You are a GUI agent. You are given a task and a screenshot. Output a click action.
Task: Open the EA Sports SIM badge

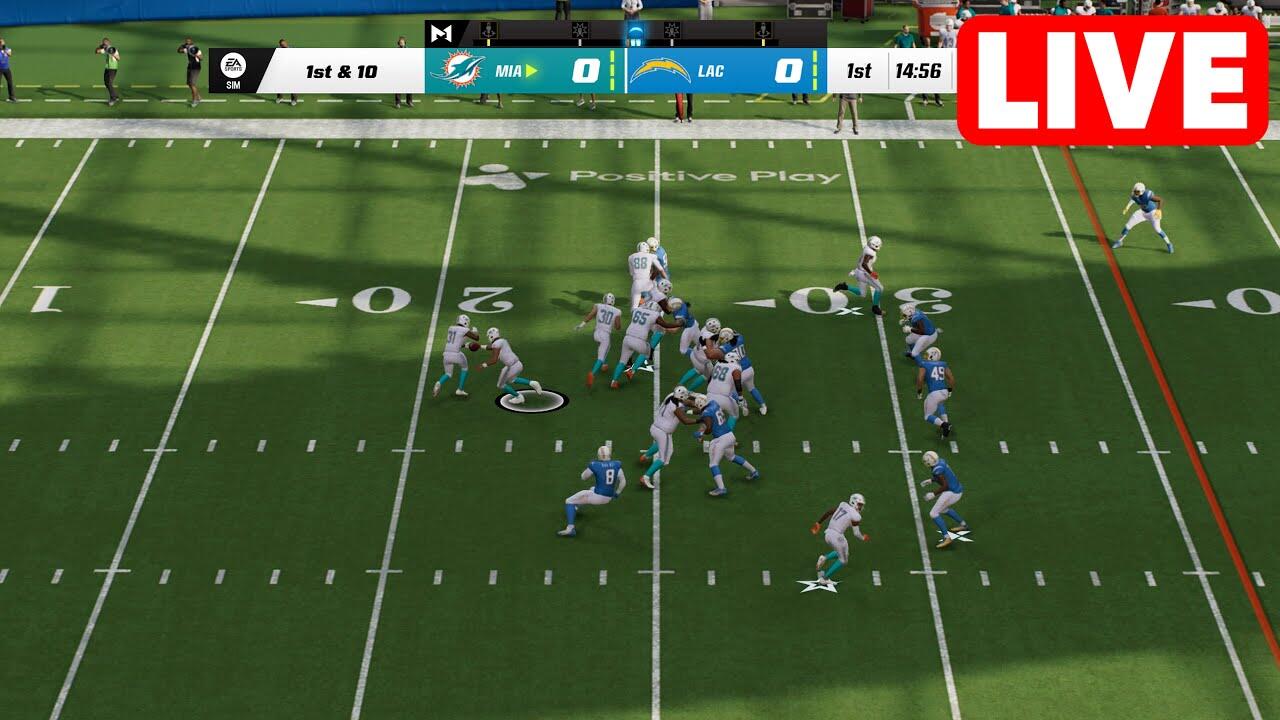point(232,71)
